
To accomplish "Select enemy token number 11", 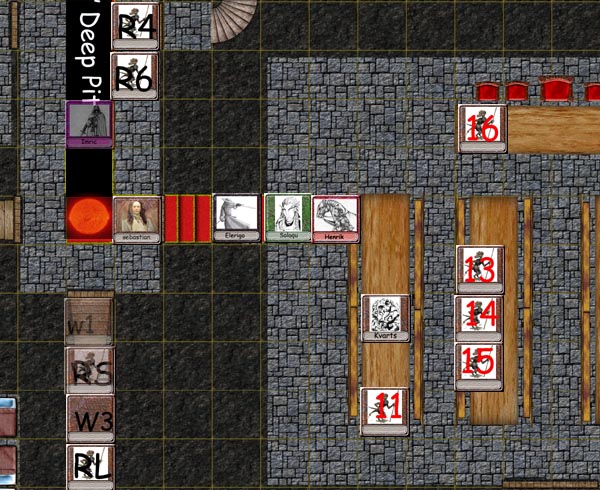I will [x=385, y=410].
